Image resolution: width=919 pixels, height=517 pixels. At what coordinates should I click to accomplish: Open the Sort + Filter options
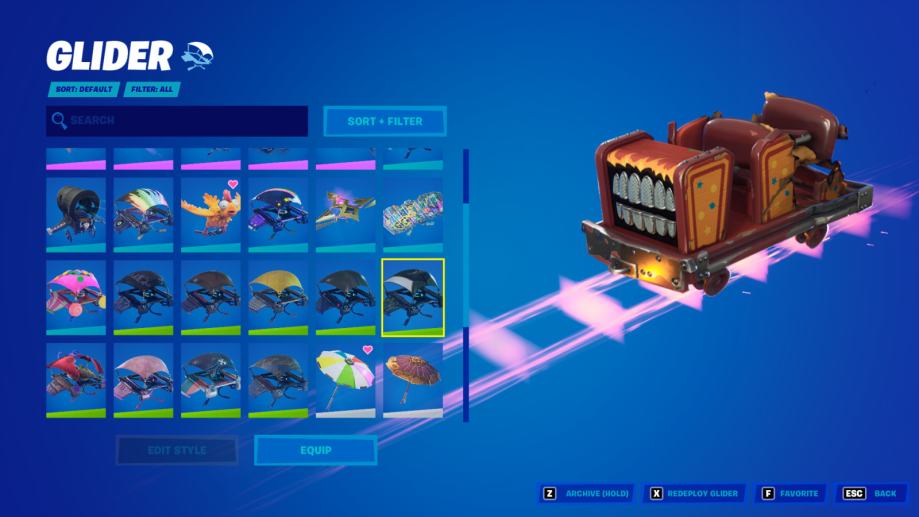coord(385,121)
